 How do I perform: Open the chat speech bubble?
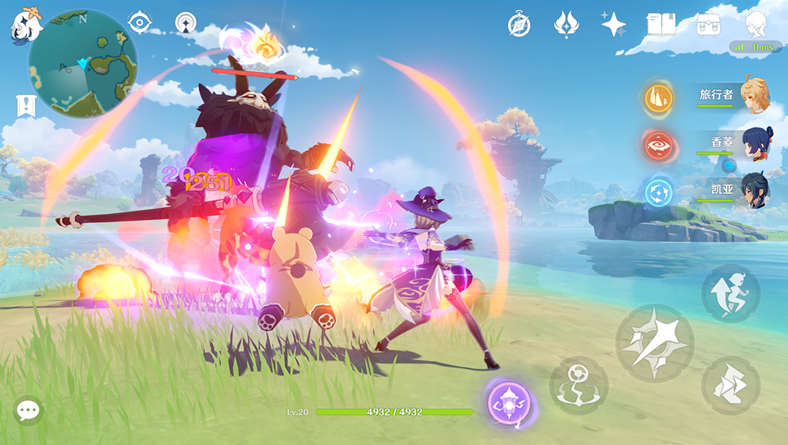coord(28,409)
